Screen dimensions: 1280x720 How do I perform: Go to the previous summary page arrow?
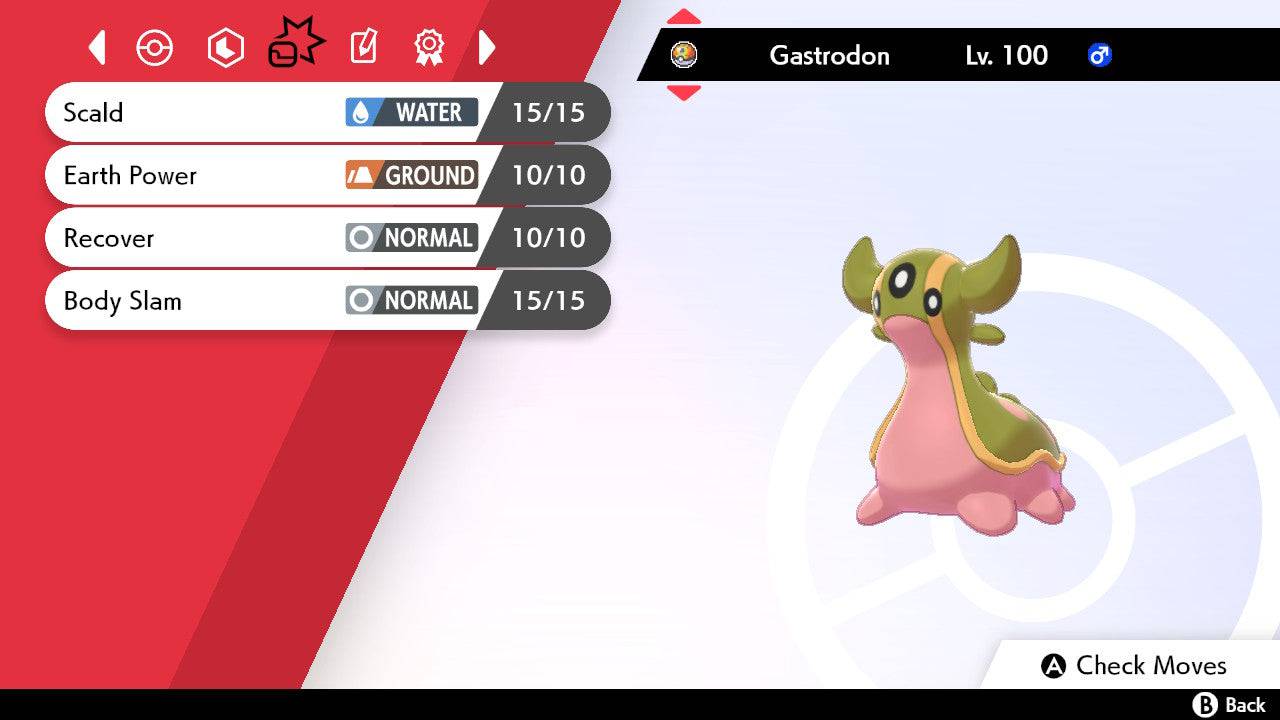97,47
